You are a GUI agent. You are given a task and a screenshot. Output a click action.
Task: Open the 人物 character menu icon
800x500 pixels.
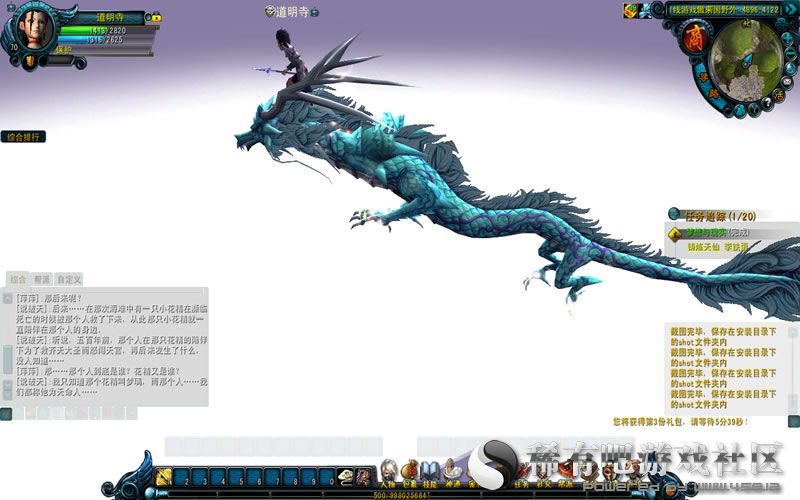[x=388, y=469]
